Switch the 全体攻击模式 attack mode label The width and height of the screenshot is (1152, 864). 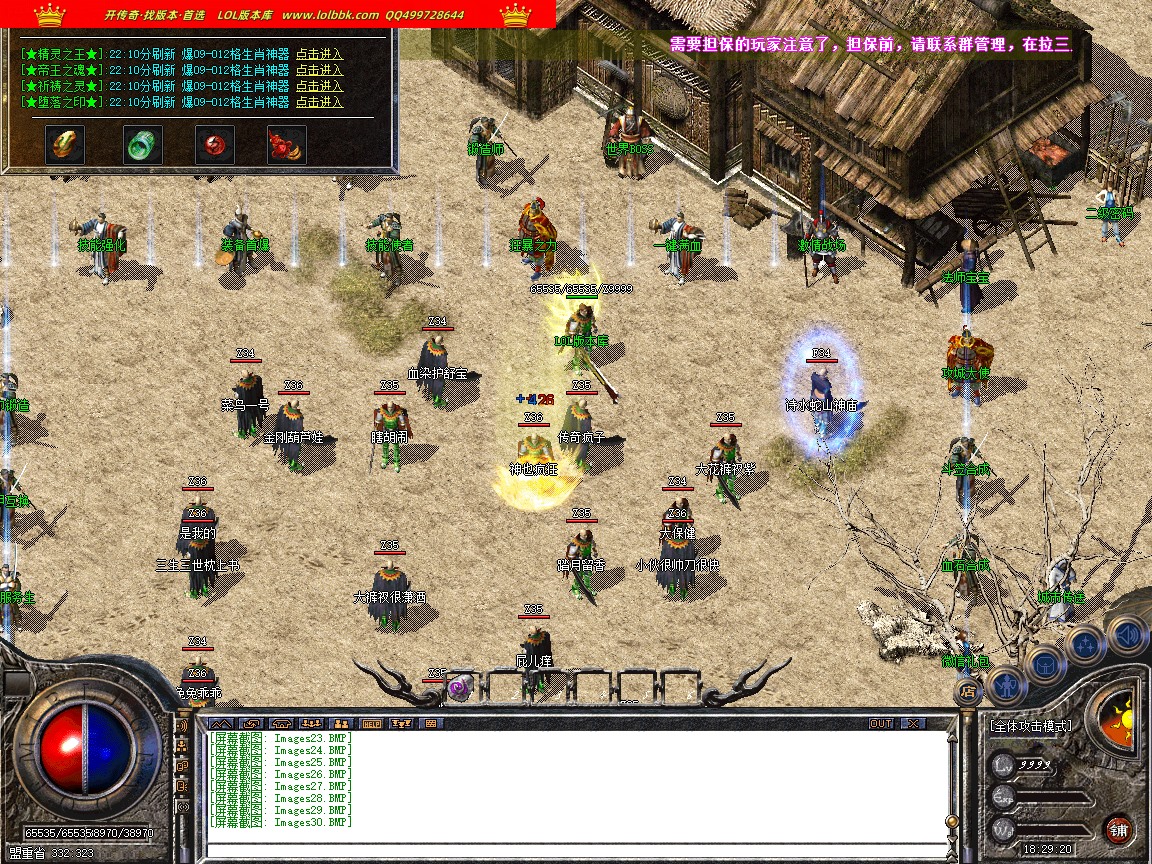click(1030, 726)
